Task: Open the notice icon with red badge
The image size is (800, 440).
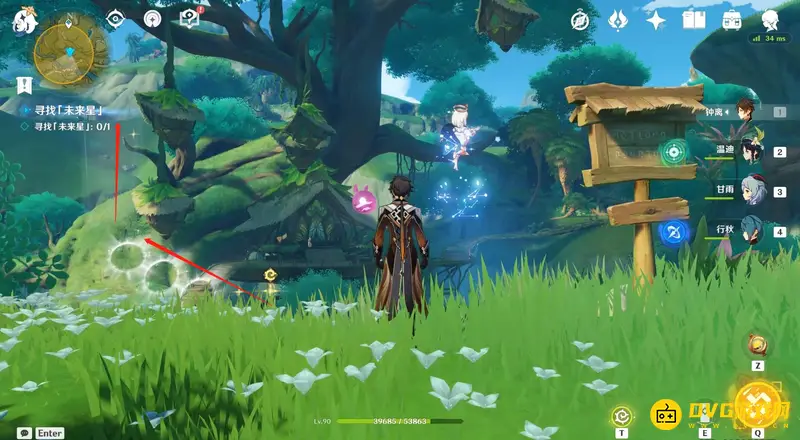Action: click(x=189, y=18)
